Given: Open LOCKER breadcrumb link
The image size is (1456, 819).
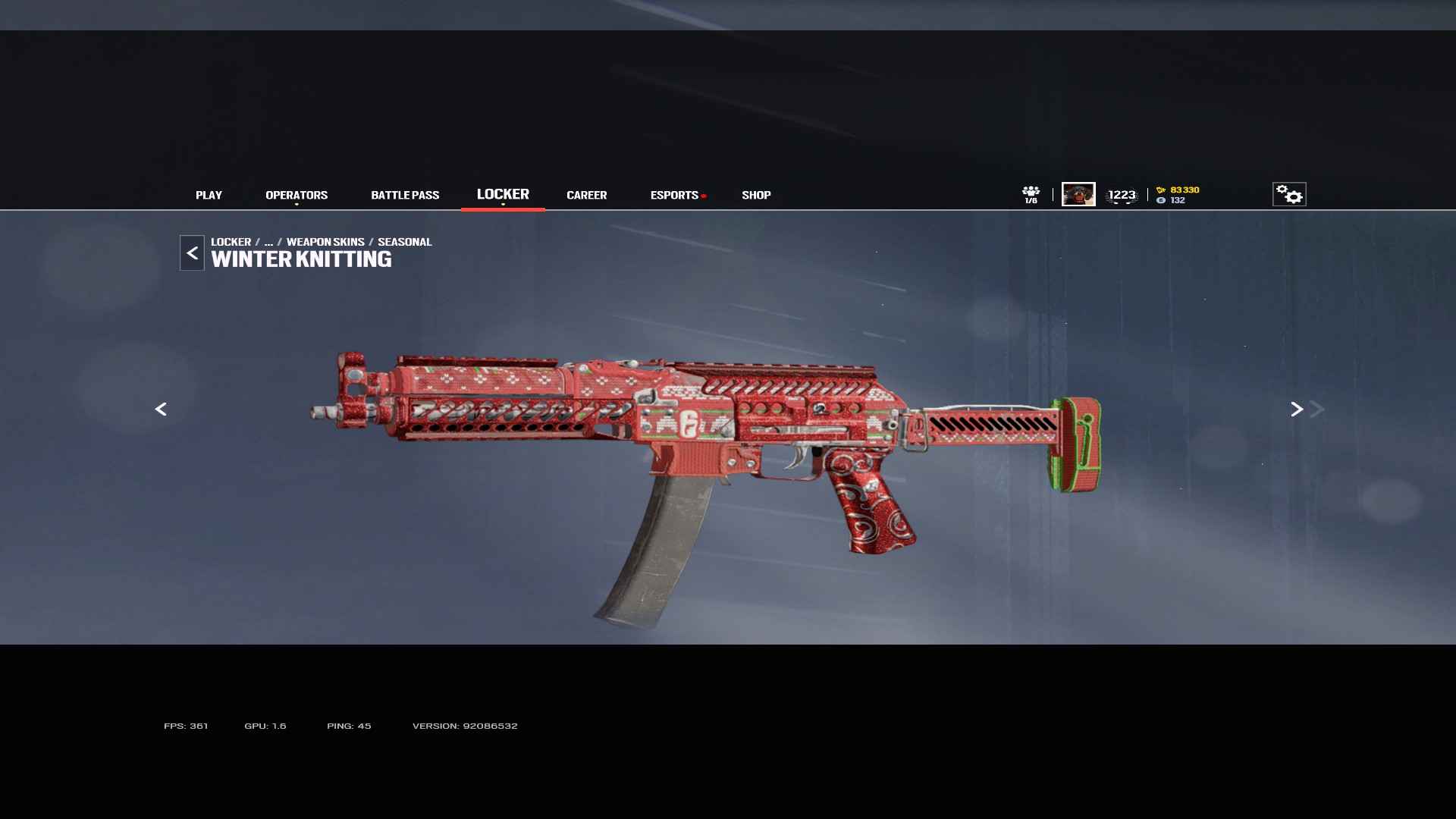Looking at the screenshot, I should click(231, 242).
